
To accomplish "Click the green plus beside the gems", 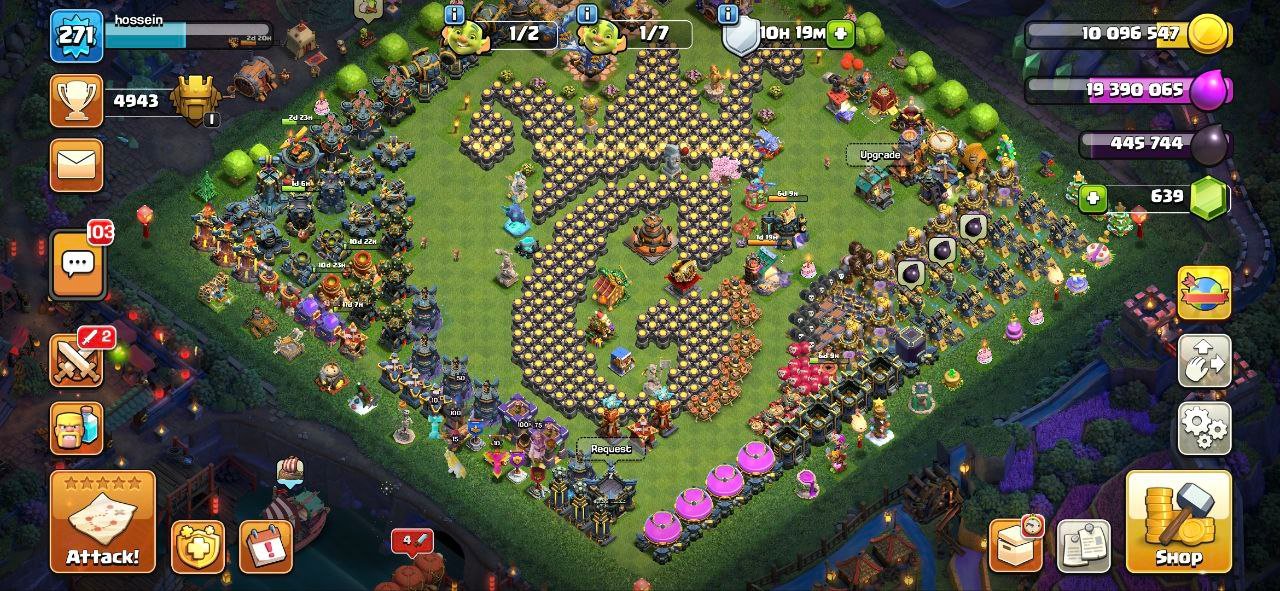I will coord(1093,197).
